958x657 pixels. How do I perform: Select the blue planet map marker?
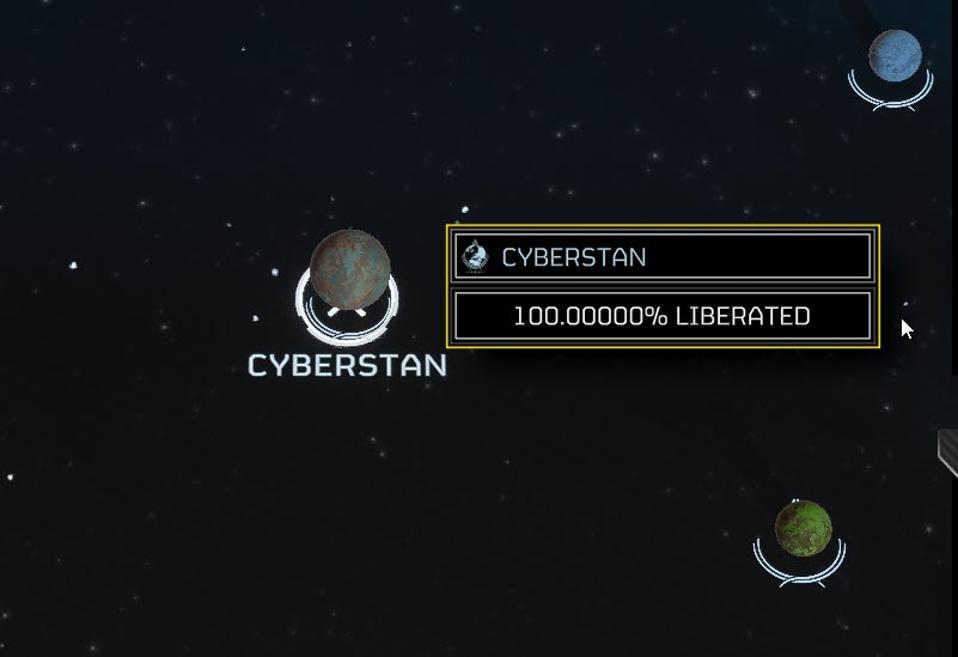[894, 56]
